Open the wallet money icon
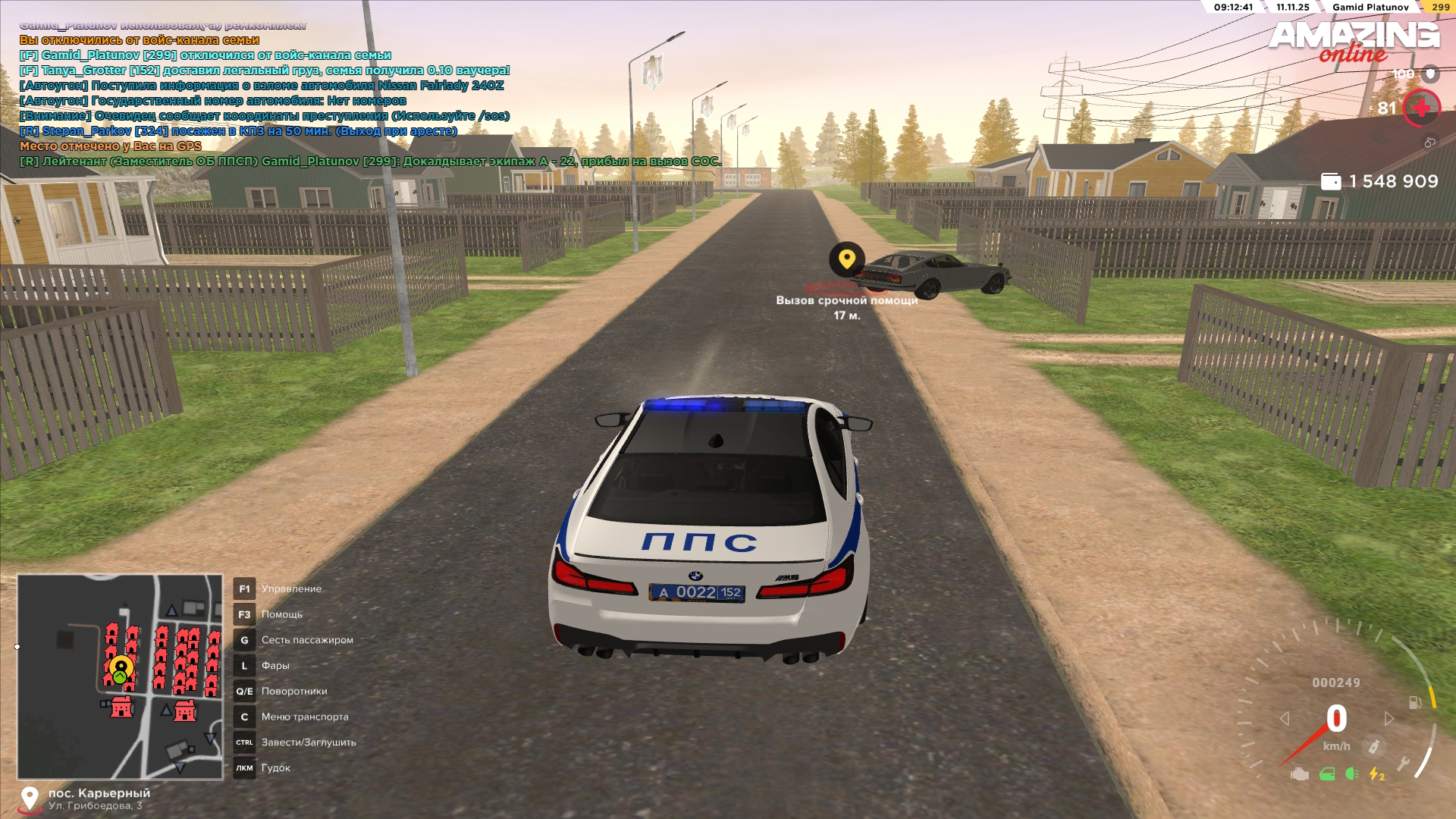The width and height of the screenshot is (1456, 819). (x=1331, y=181)
